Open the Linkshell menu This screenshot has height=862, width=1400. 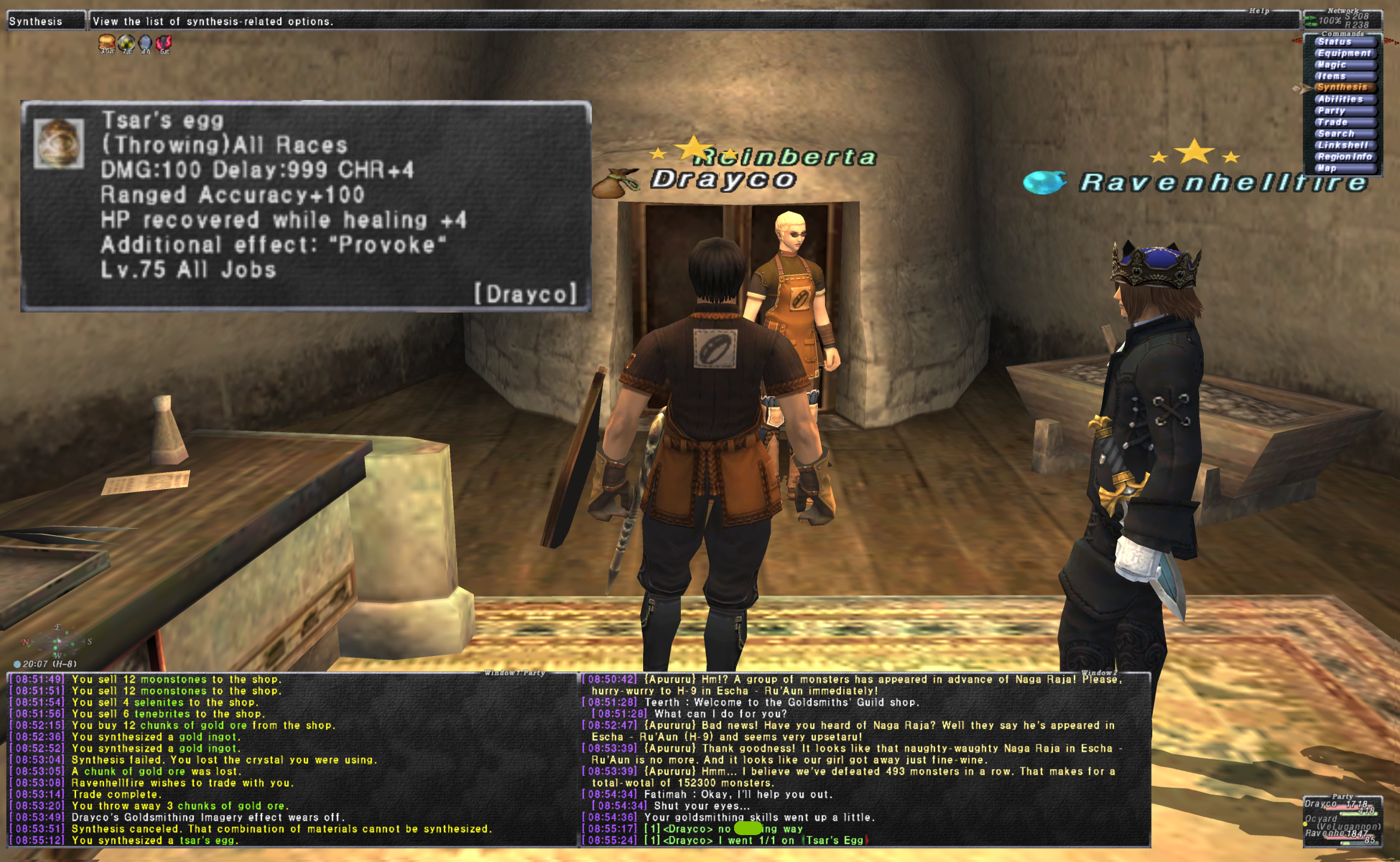1343,145
